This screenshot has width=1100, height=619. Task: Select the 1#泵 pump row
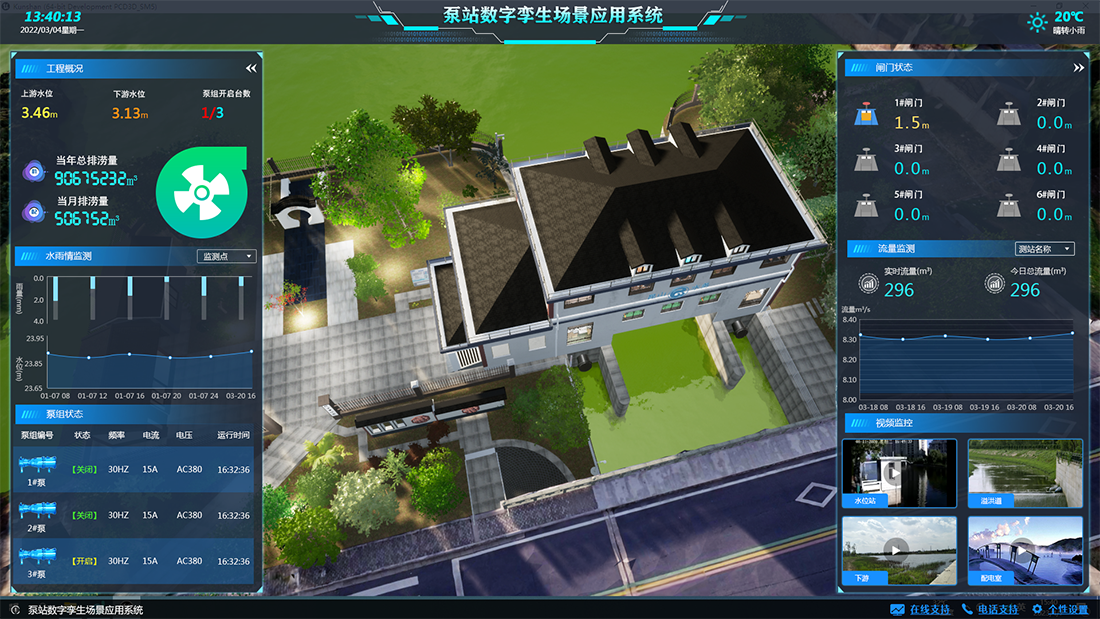pos(136,470)
